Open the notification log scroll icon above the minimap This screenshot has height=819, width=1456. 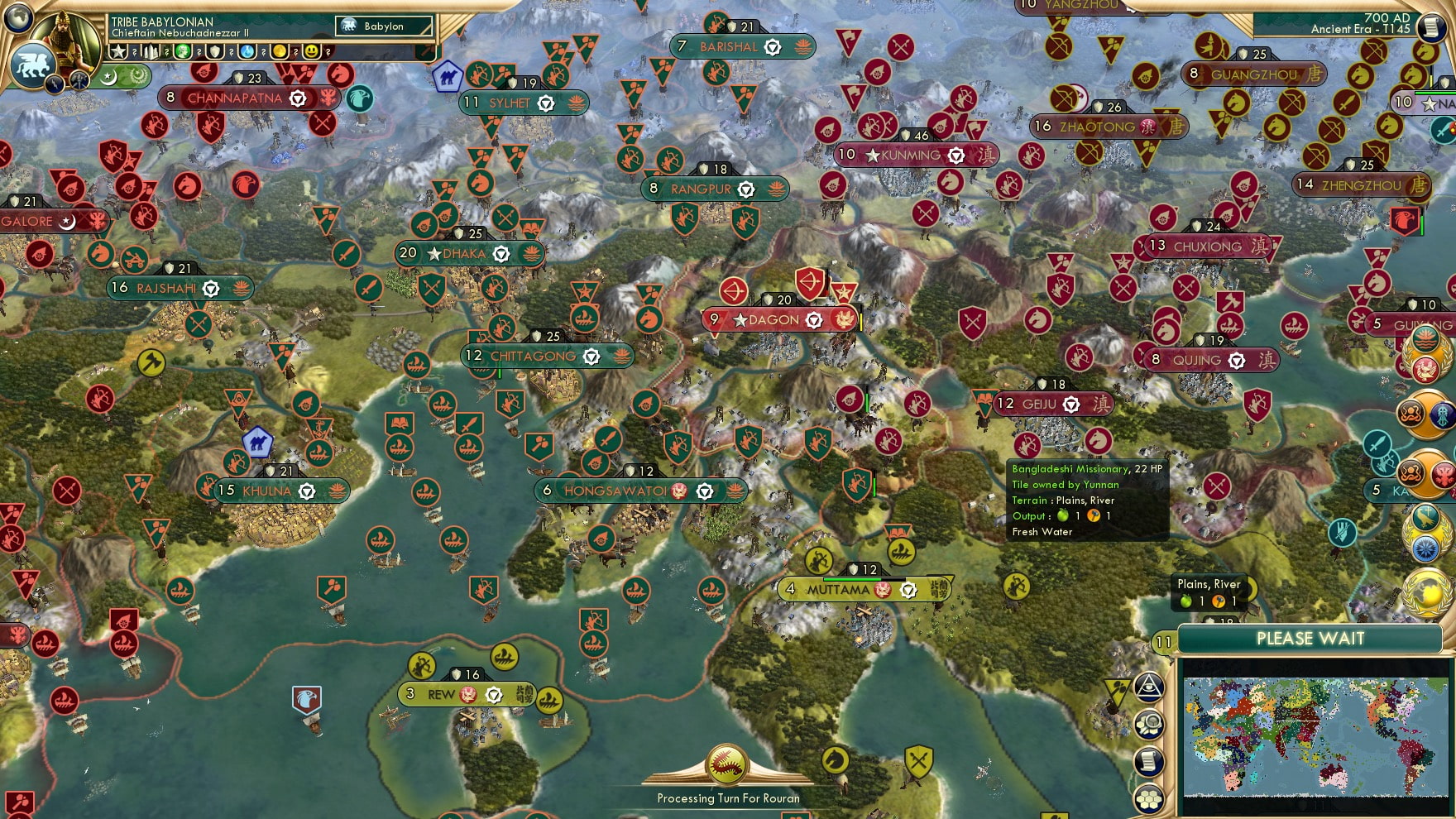point(1150,762)
